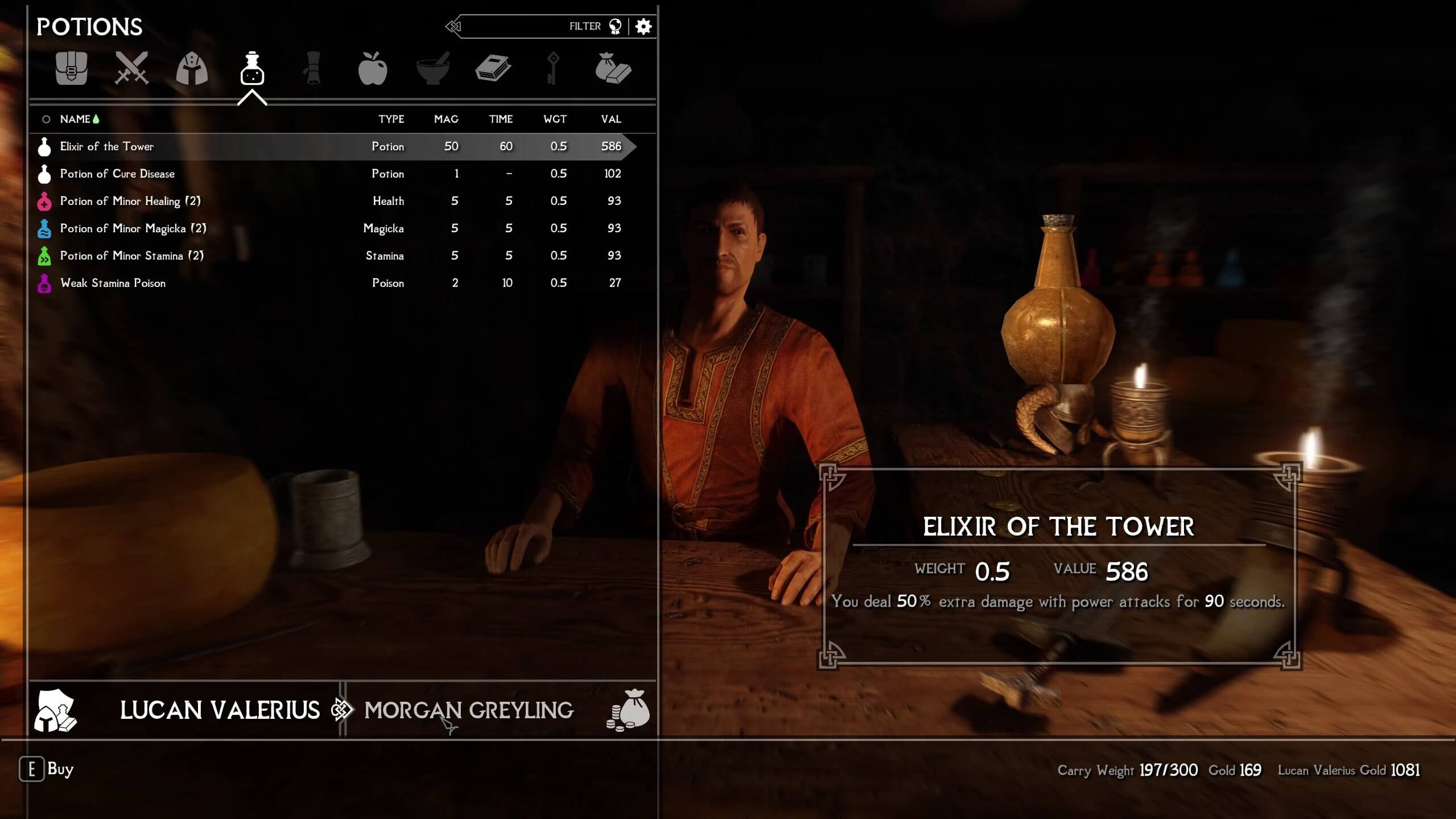Image resolution: width=1456 pixels, height=819 pixels.
Task: Open the Weapons category tab
Action: coord(131,68)
